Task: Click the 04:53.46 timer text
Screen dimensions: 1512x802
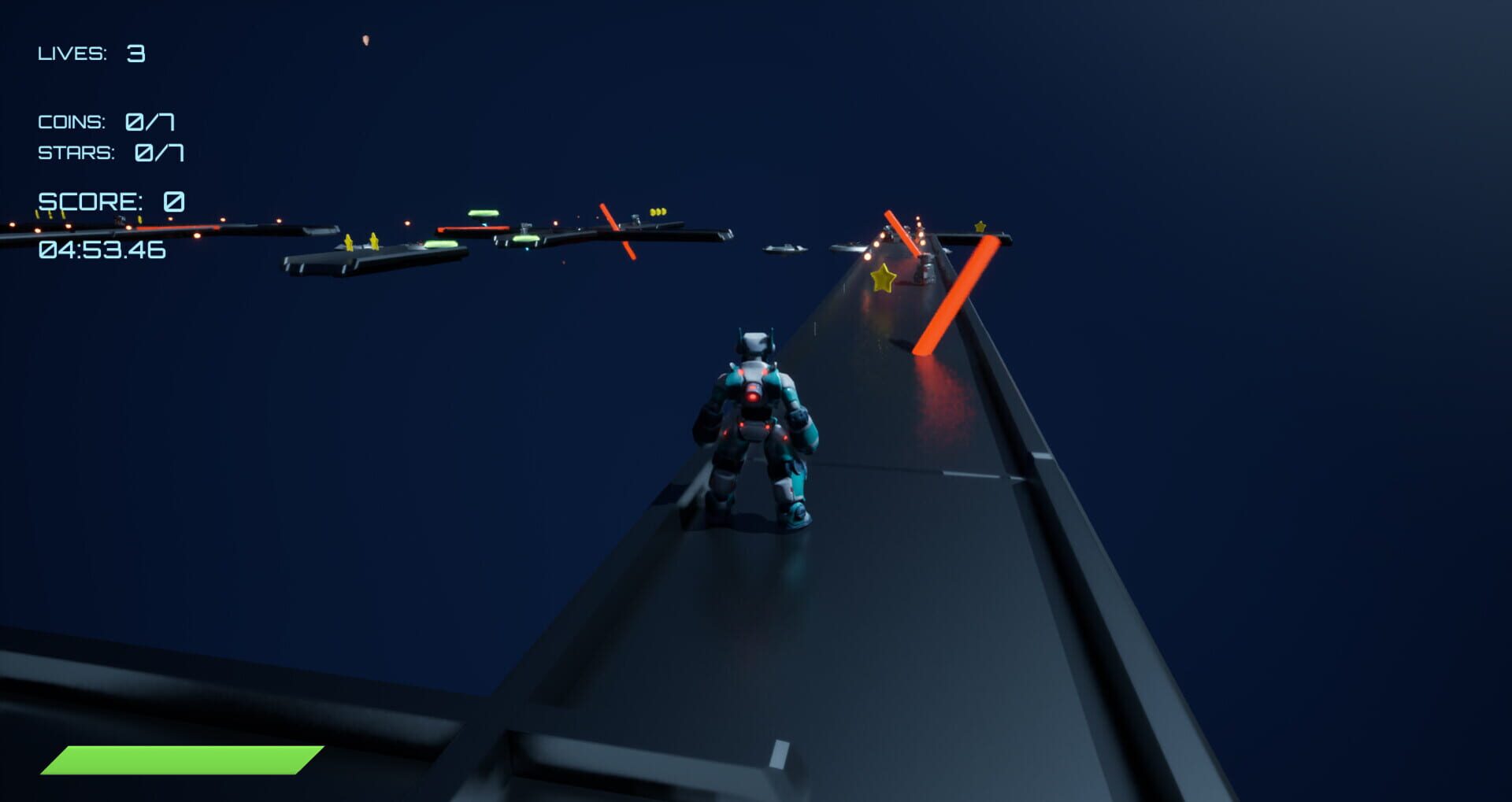Action: coord(101,250)
